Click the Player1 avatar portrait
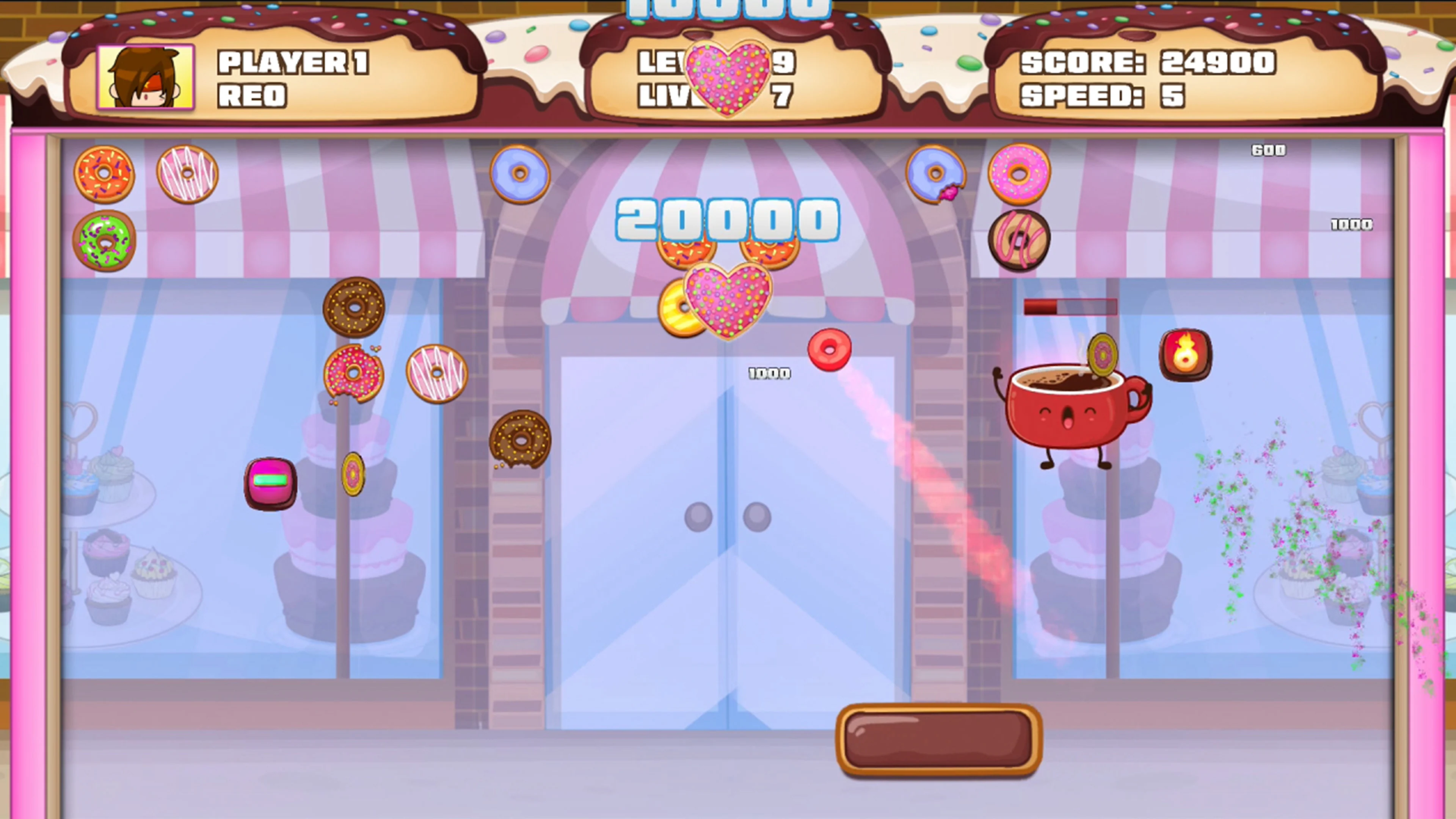1456x819 pixels. [146, 79]
